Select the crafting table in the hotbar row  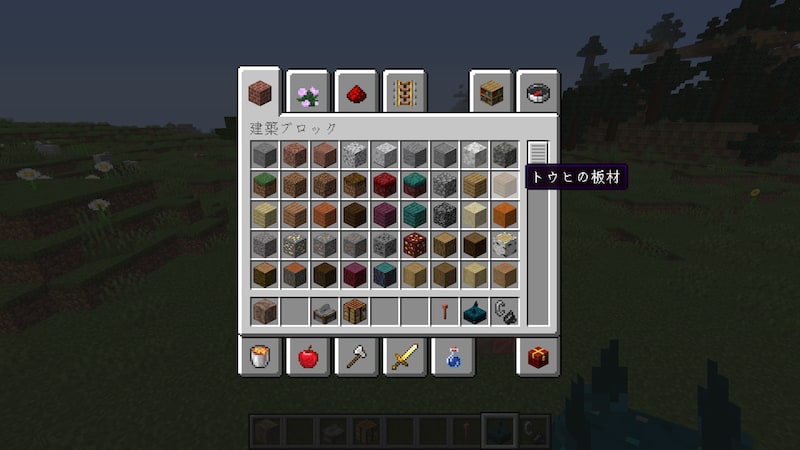354,311
